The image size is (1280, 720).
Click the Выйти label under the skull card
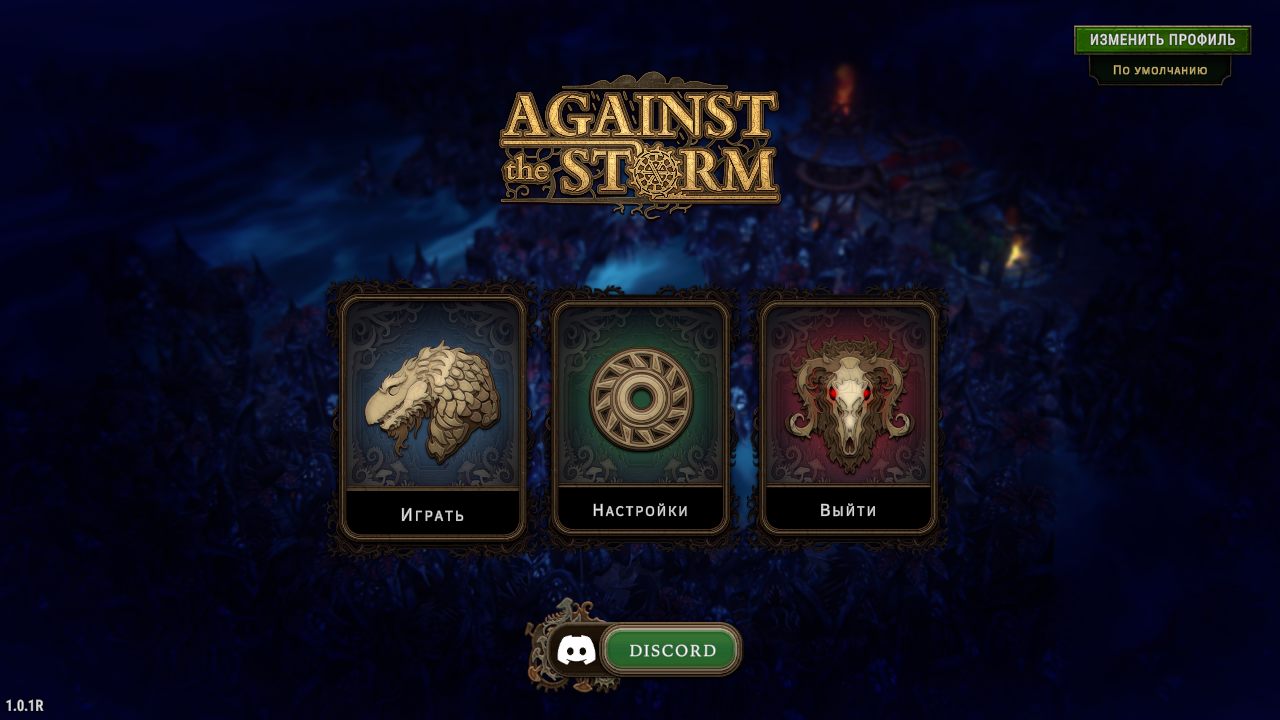(x=849, y=509)
